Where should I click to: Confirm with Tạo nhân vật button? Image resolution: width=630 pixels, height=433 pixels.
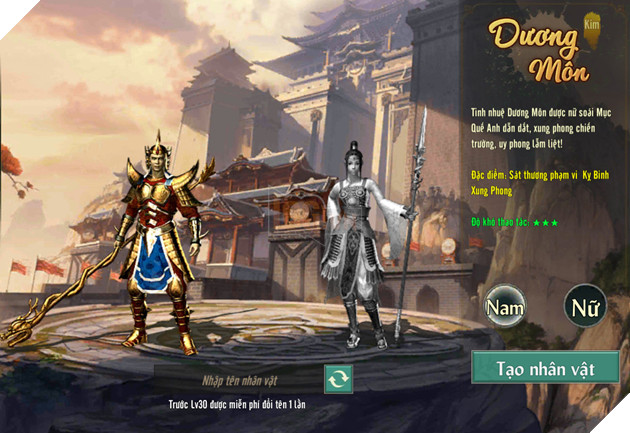click(x=545, y=368)
